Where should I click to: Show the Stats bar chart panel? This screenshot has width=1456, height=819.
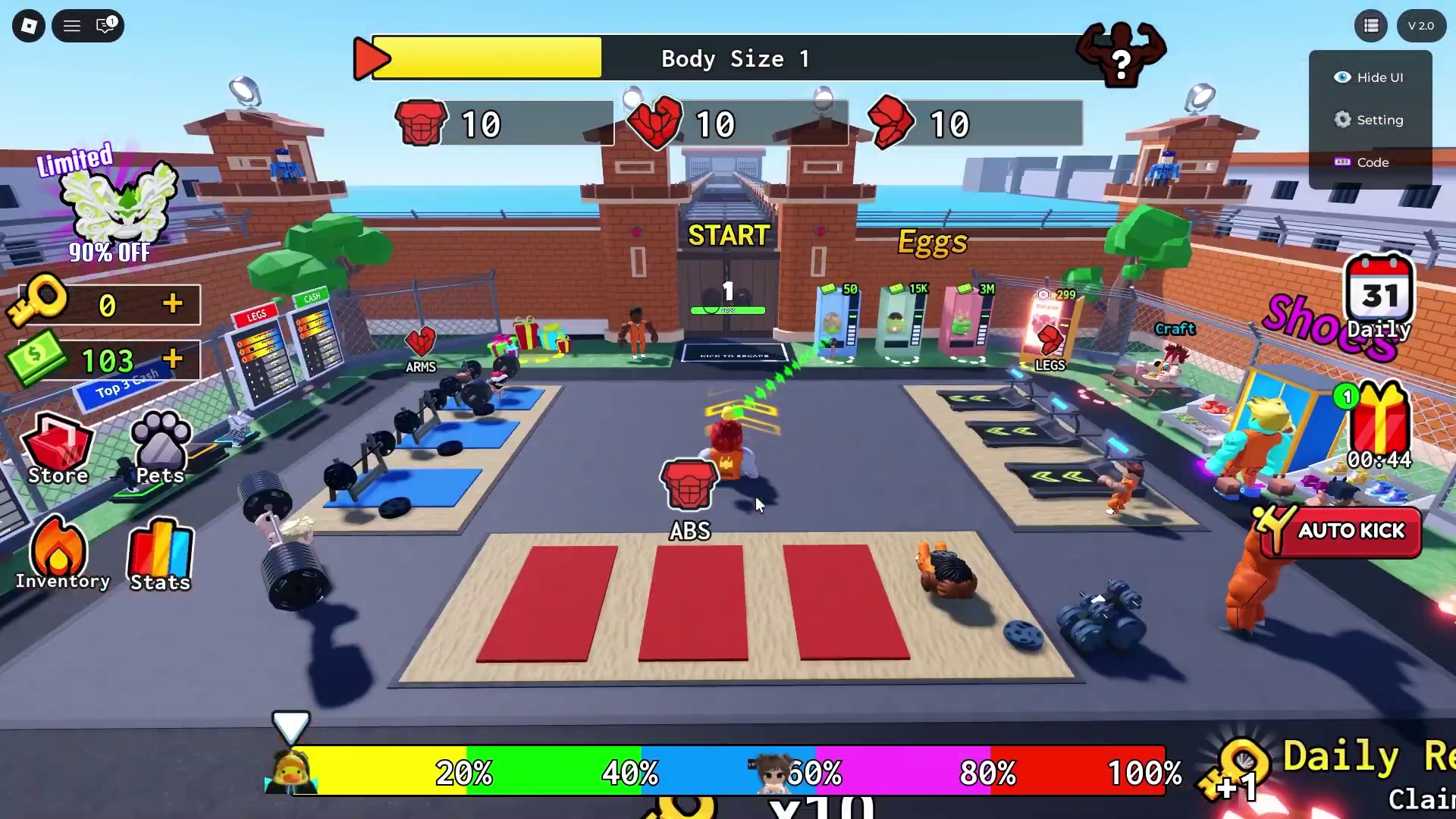click(160, 555)
